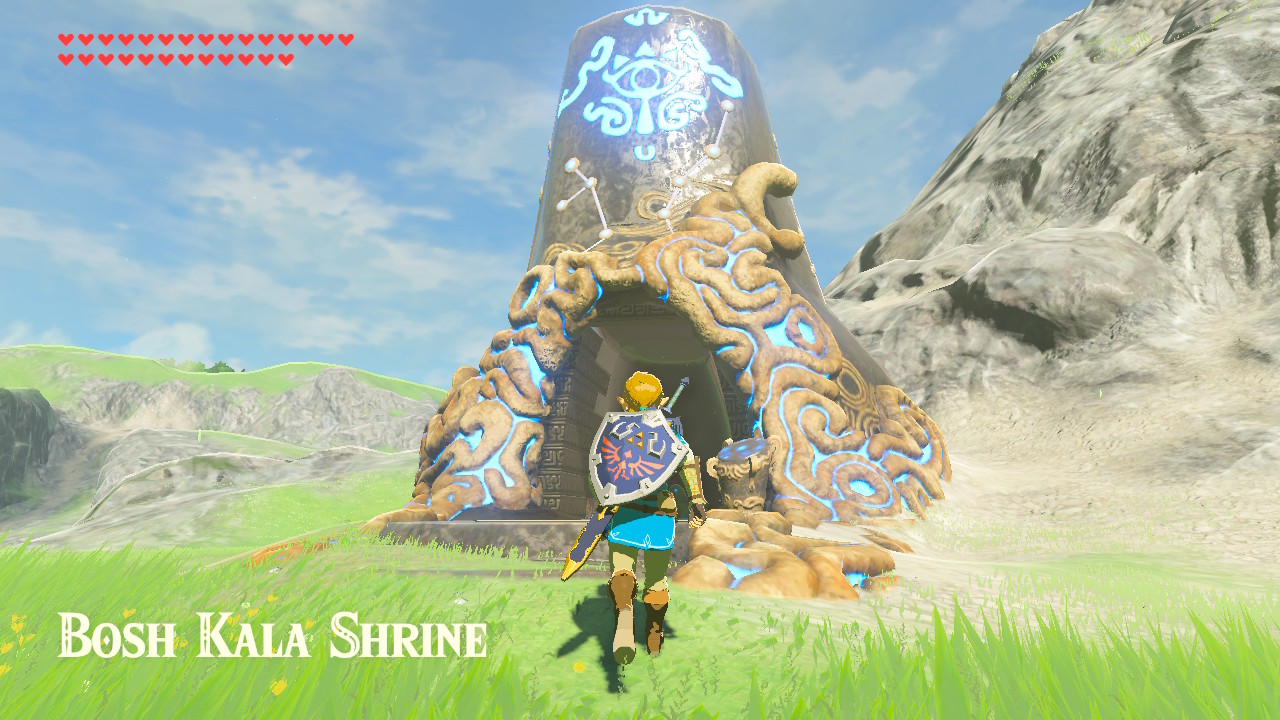Click the last heart in the bottom heart row
This screenshot has height=720, width=1280.
[285, 58]
